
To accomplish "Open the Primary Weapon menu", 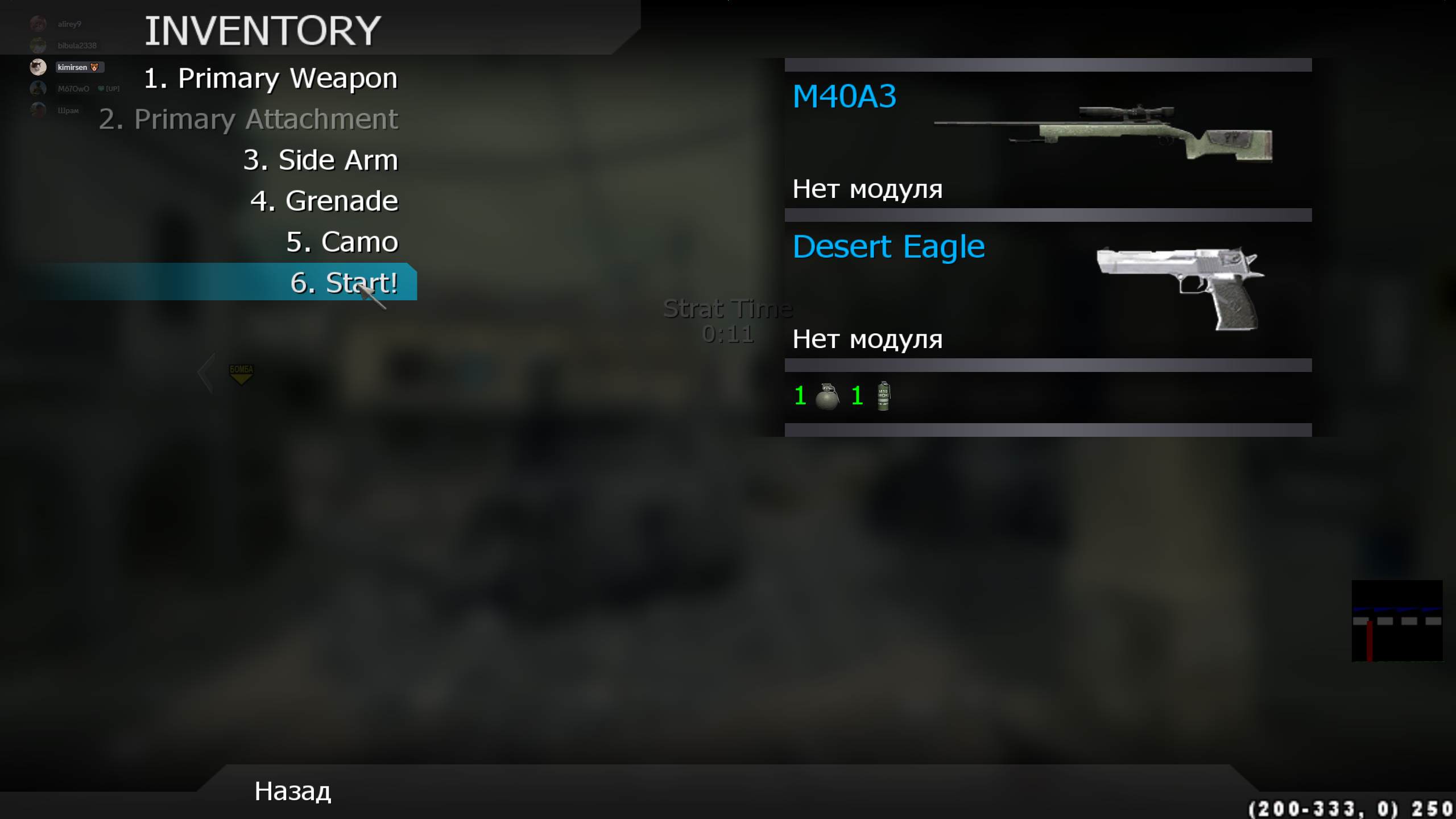I will pos(271,78).
